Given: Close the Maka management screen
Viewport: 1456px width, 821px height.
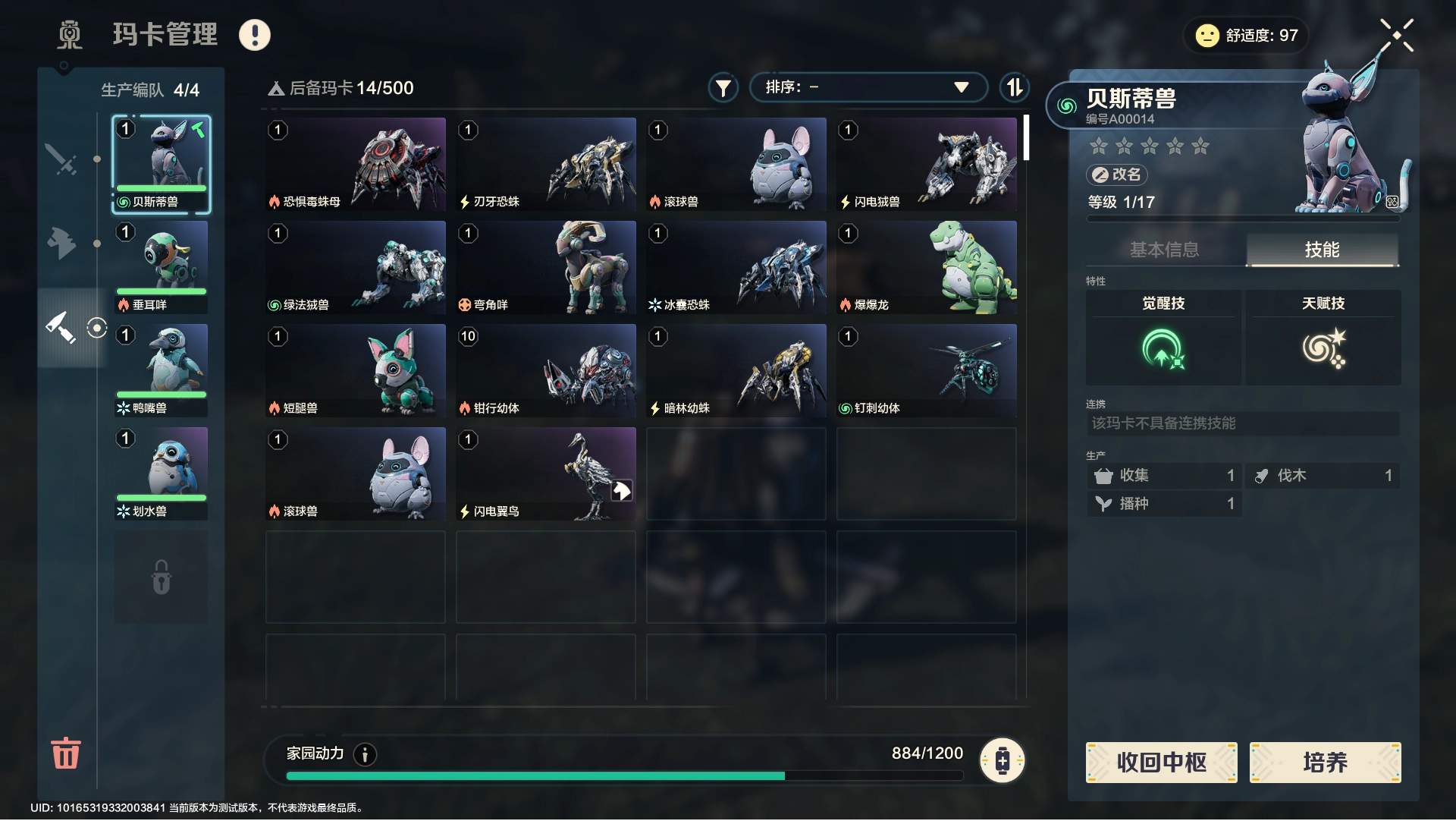Looking at the screenshot, I should point(1396,35).
